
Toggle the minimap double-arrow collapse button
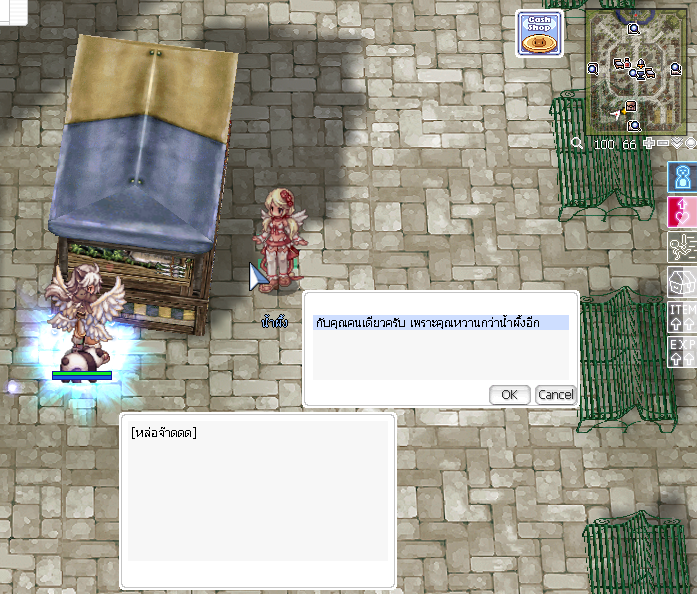(677, 143)
